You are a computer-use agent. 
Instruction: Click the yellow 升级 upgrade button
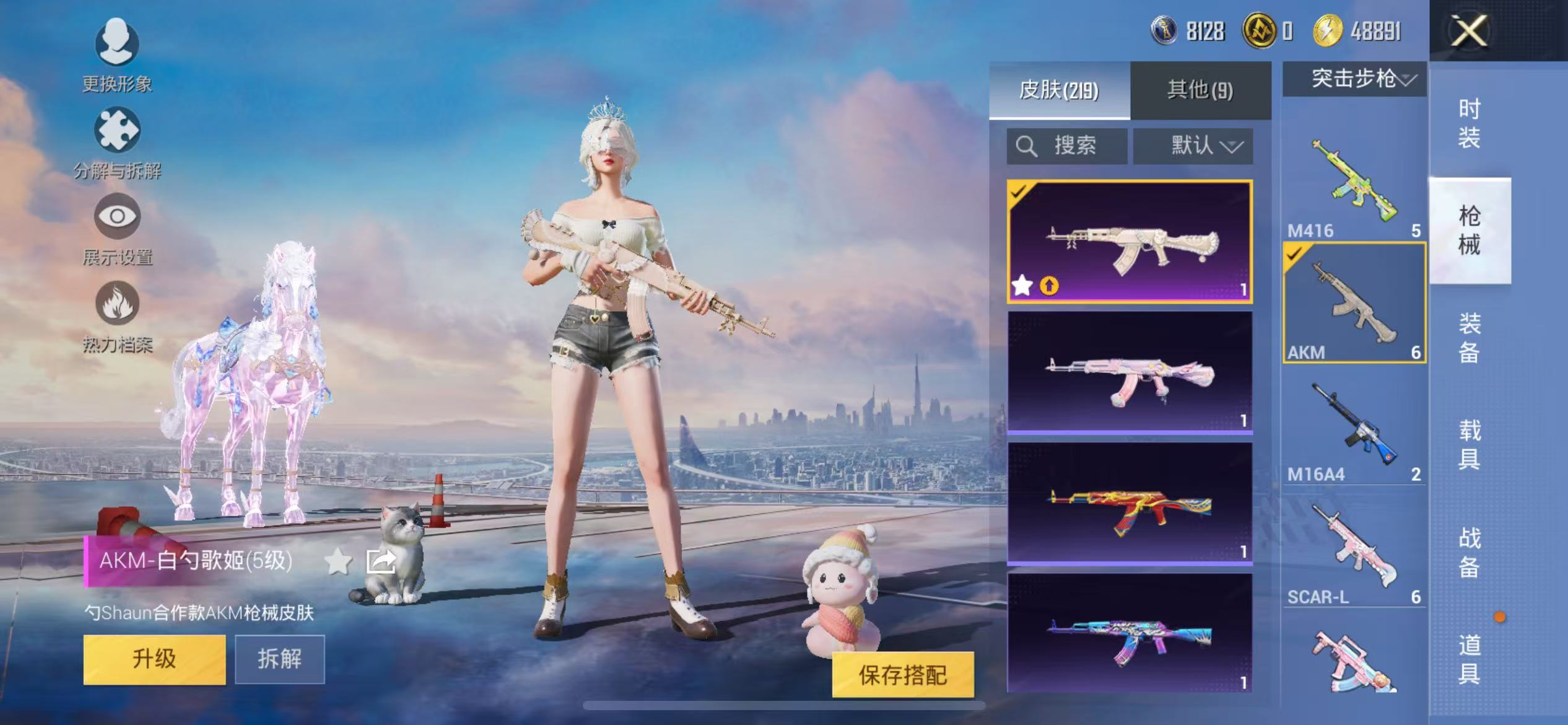[154, 659]
